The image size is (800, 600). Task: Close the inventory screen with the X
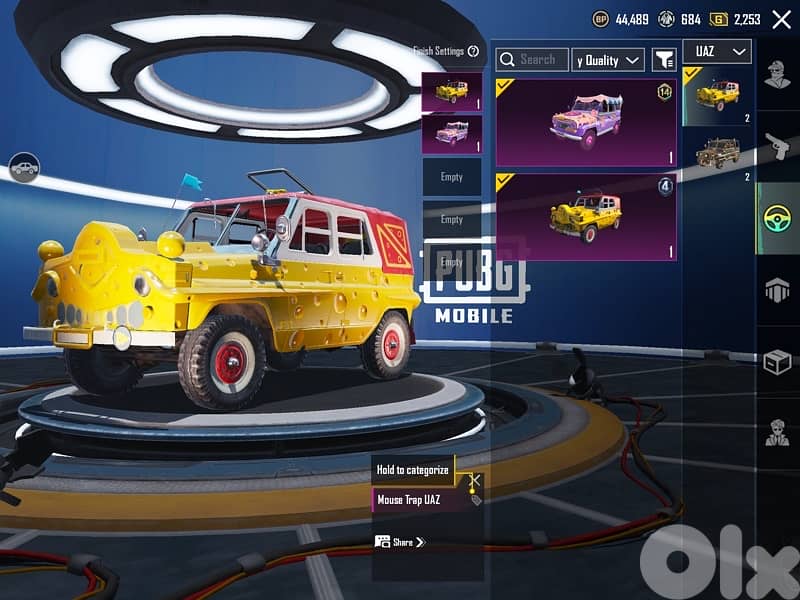click(782, 18)
